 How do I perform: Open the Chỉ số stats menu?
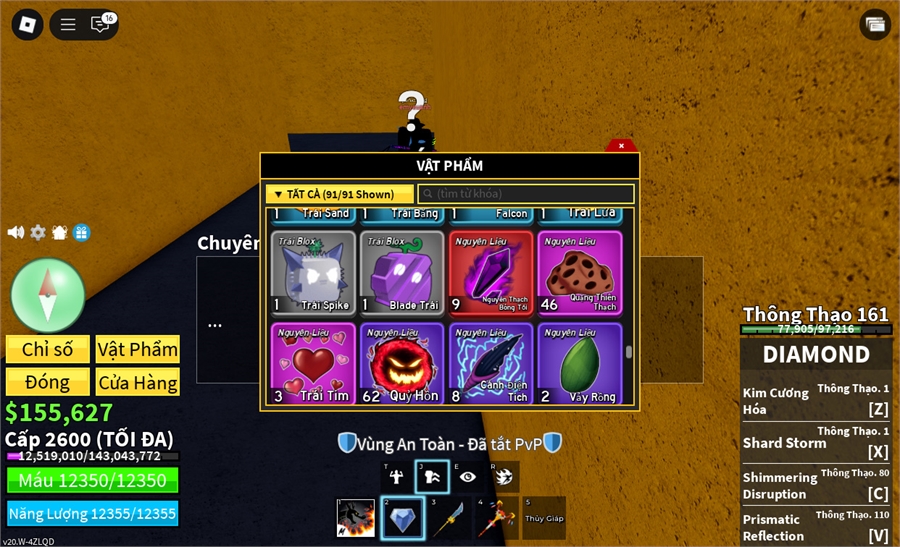[48, 349]
